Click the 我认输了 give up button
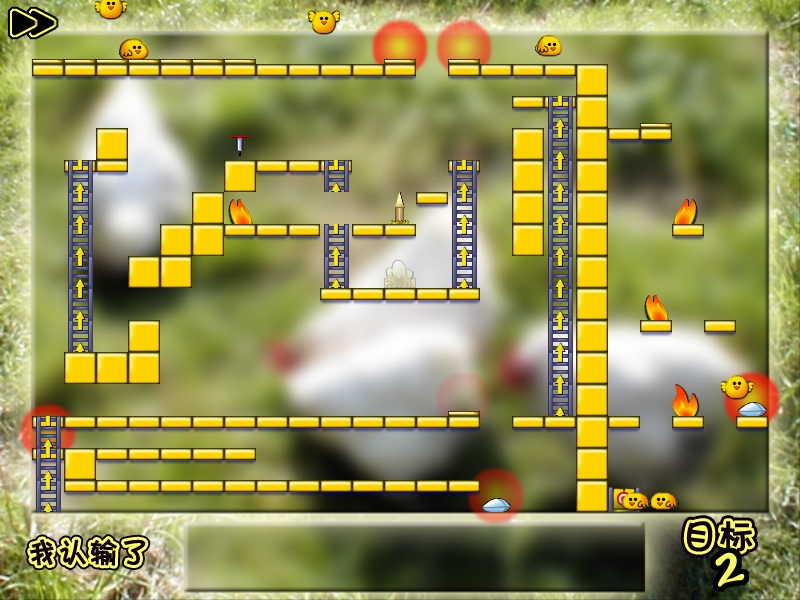 click(x=88, y=551)
